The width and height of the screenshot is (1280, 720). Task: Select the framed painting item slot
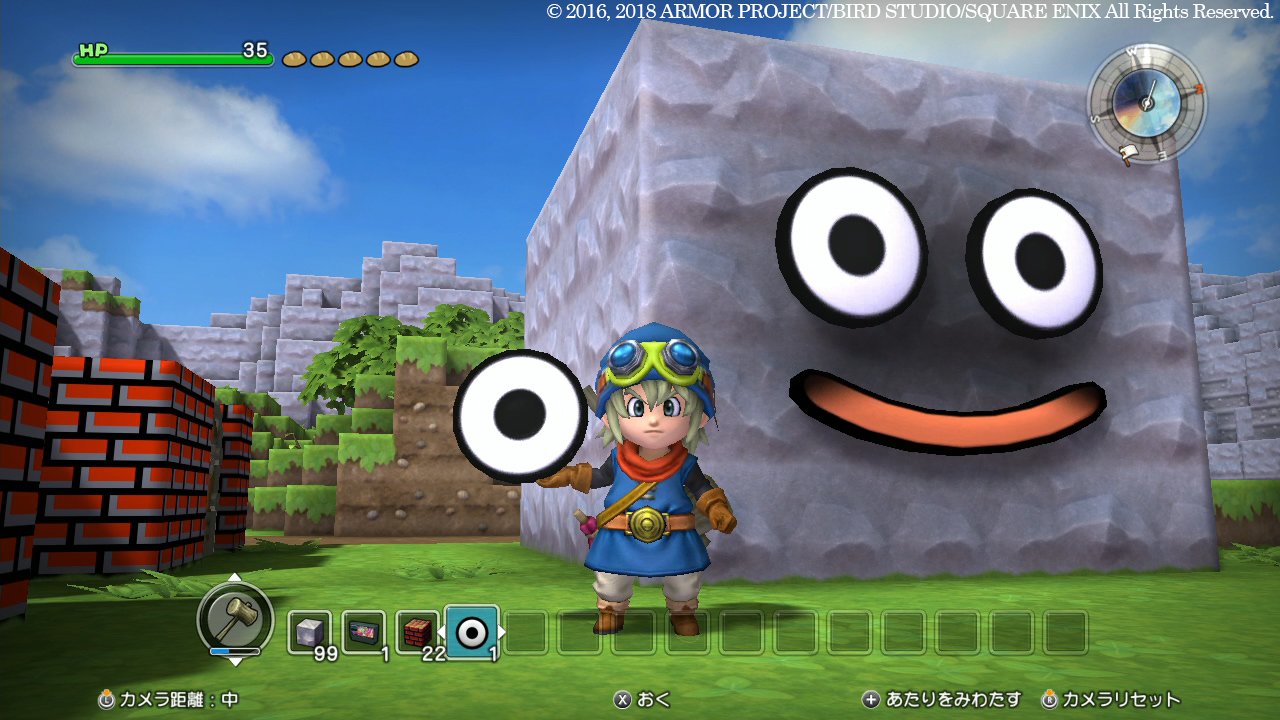364,632
